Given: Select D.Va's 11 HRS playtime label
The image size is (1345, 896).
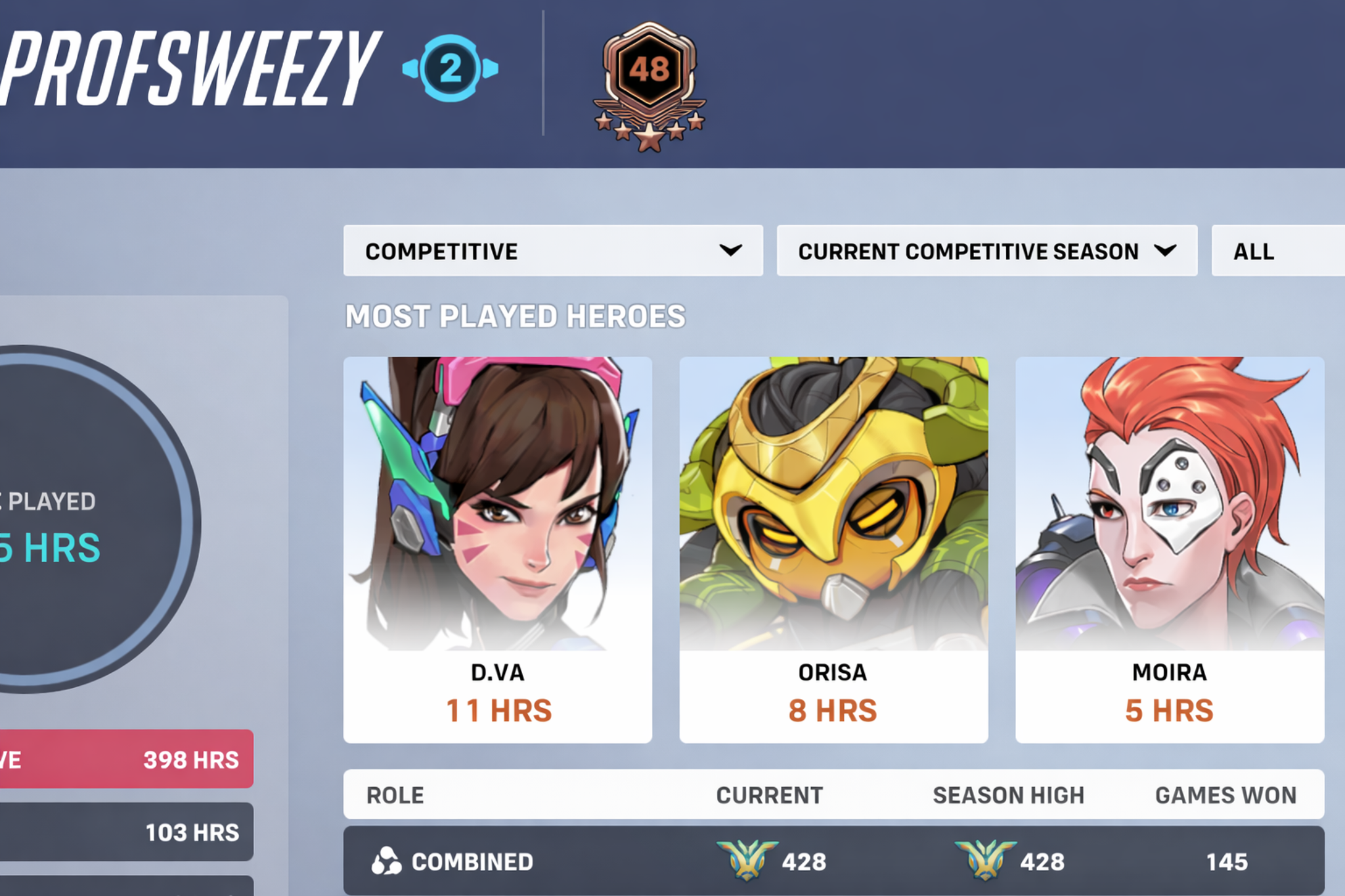Looking at the screenshot, I should click(x=497, y=709).
